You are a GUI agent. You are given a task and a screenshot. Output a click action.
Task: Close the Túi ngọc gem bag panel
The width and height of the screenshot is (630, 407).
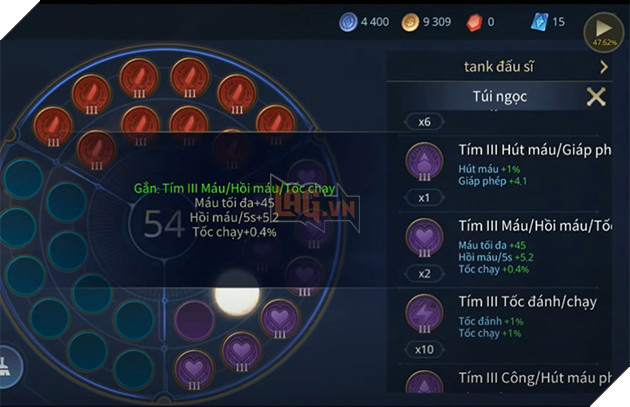point(596,97)
